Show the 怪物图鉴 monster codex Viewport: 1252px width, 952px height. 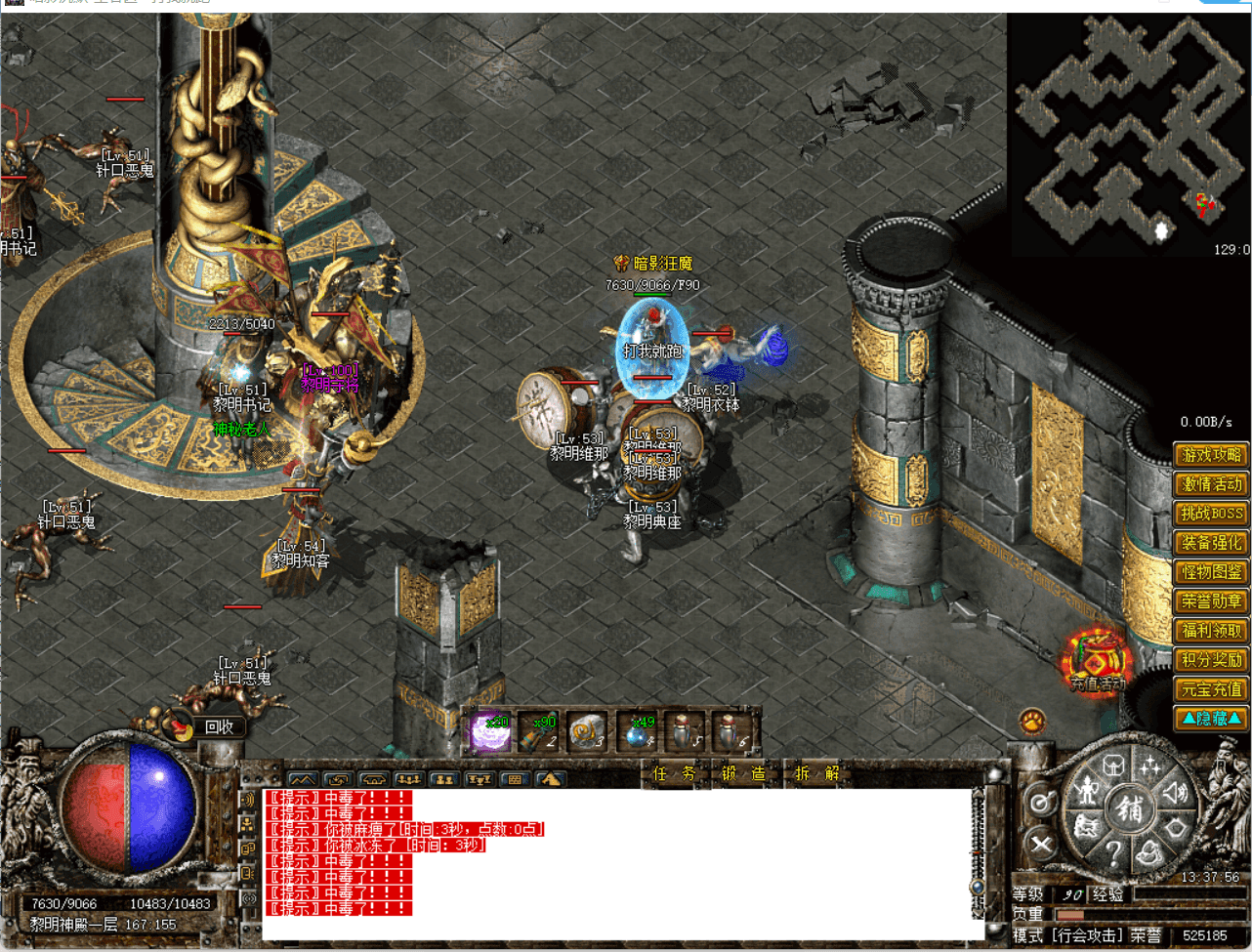[x=1211, y=572]
